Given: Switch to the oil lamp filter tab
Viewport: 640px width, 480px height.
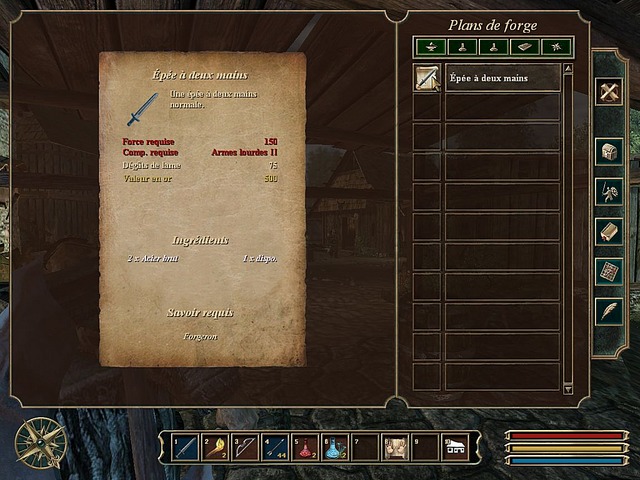Looking at the screenshot, I should pos(430,47).
